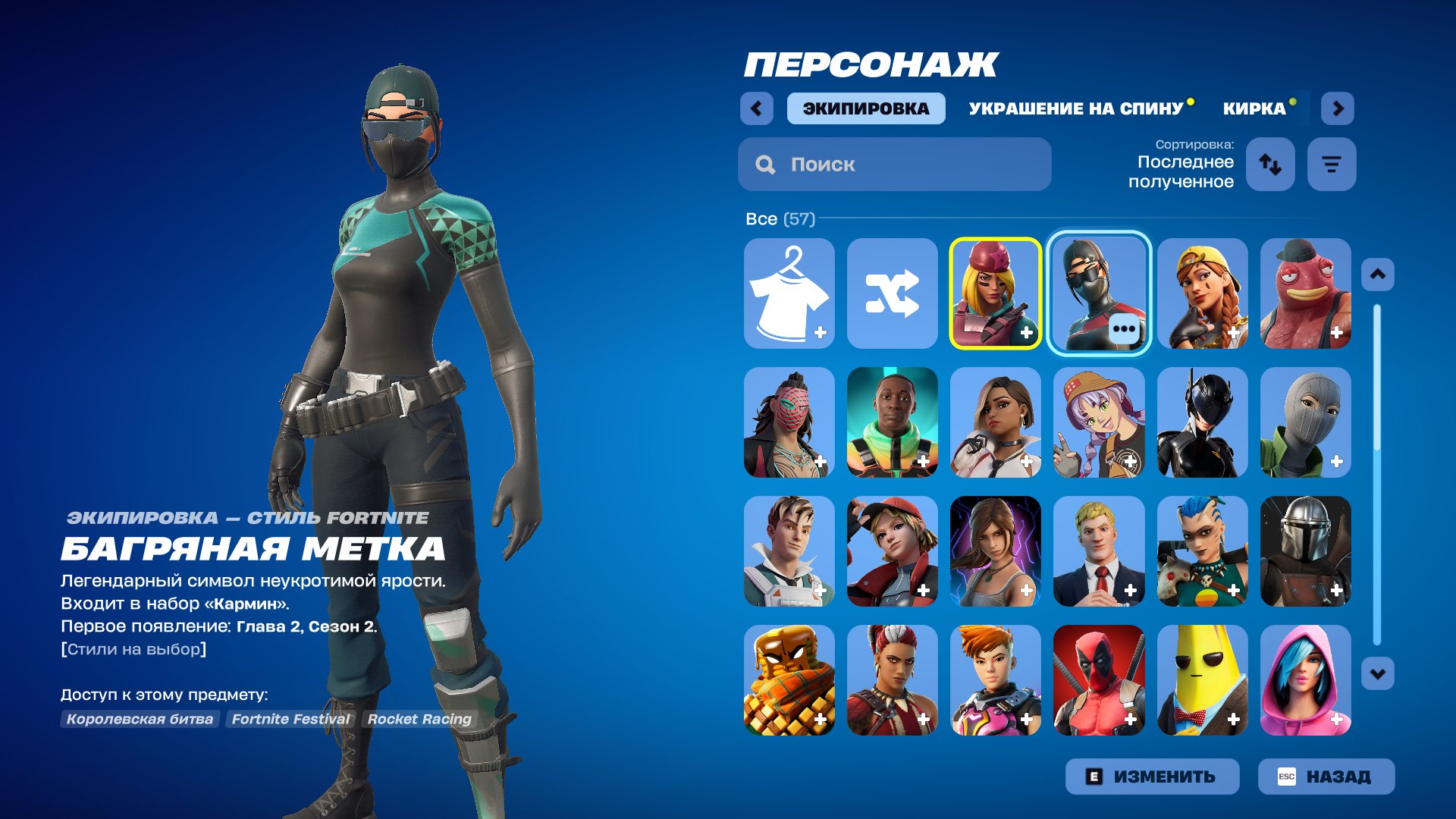The width and height of the screenshot is (1456, 819).
Task: Click the right arrow to next category
Action: tap(1338, 108)
